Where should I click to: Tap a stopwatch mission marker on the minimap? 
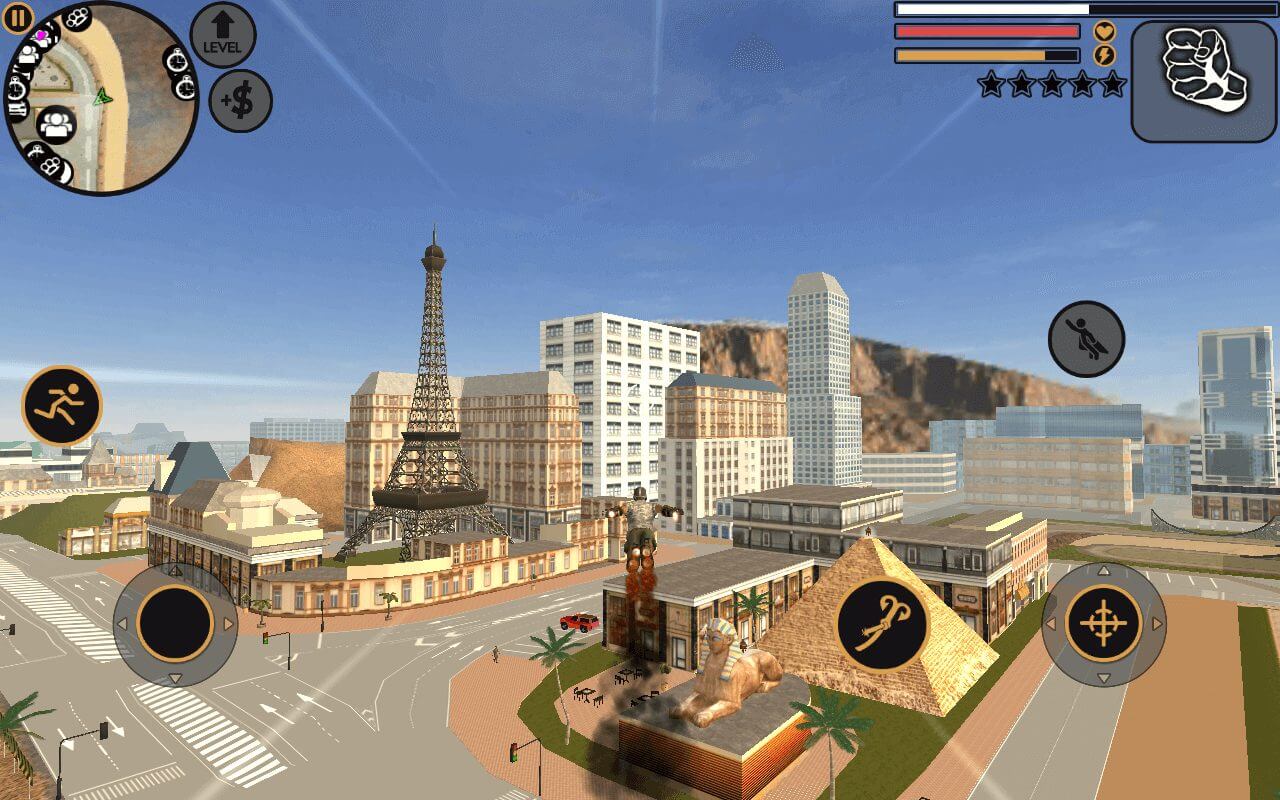pyautogui.click(x=176, y=61)
